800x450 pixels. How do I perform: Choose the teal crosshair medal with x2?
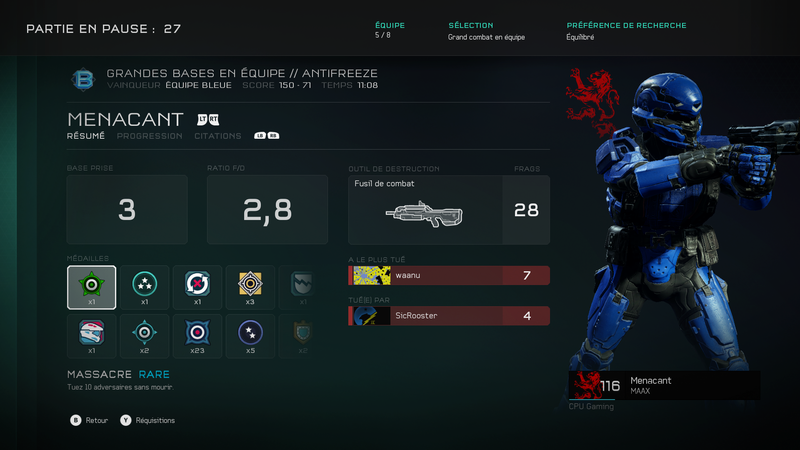144,337
